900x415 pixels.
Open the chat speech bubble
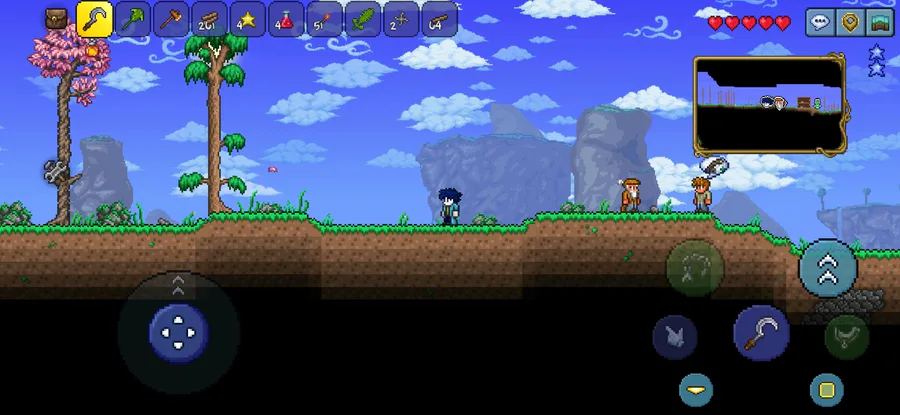[x=820, y=22]
